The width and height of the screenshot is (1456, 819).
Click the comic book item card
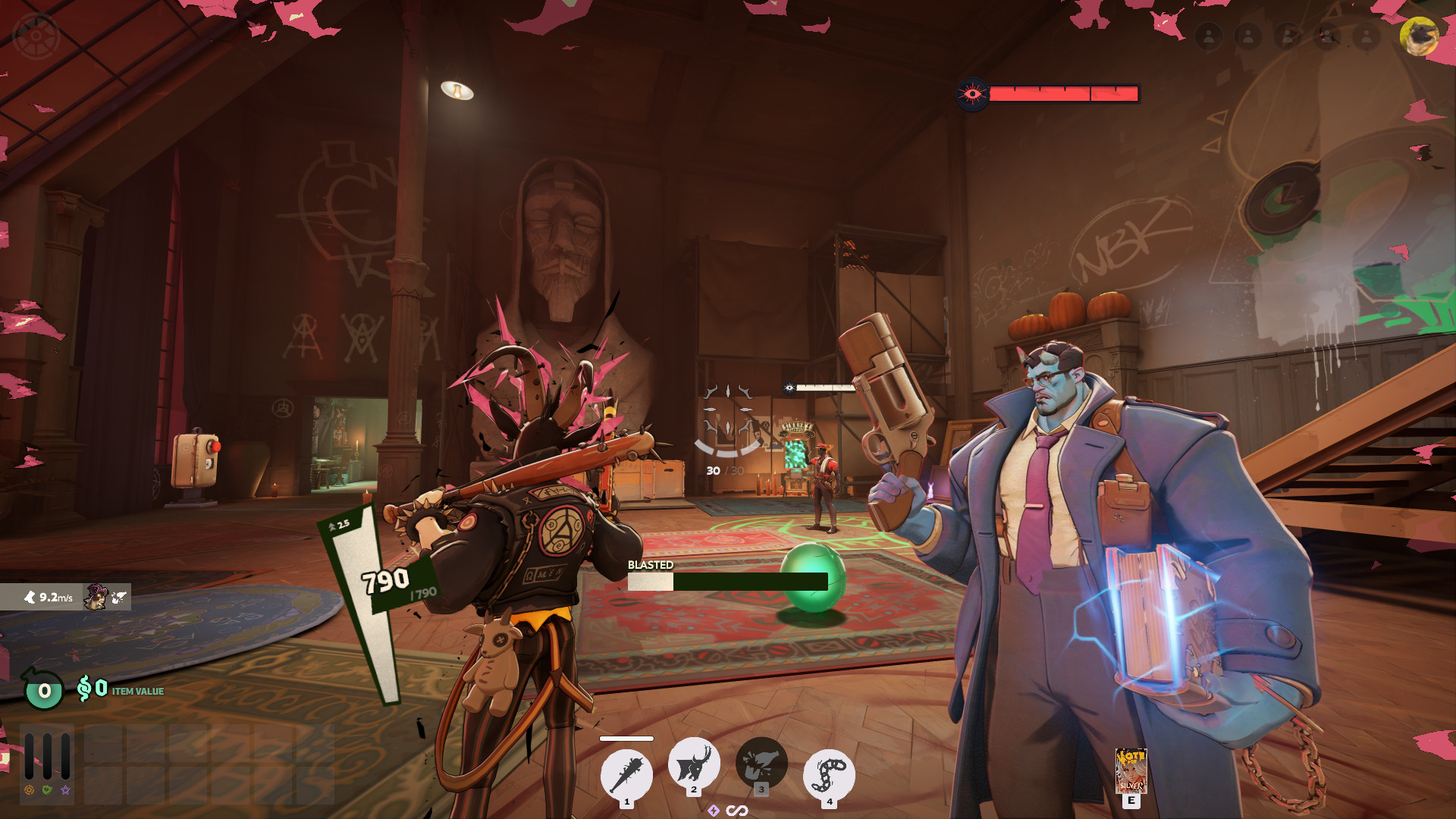(x=1131, y=770)
